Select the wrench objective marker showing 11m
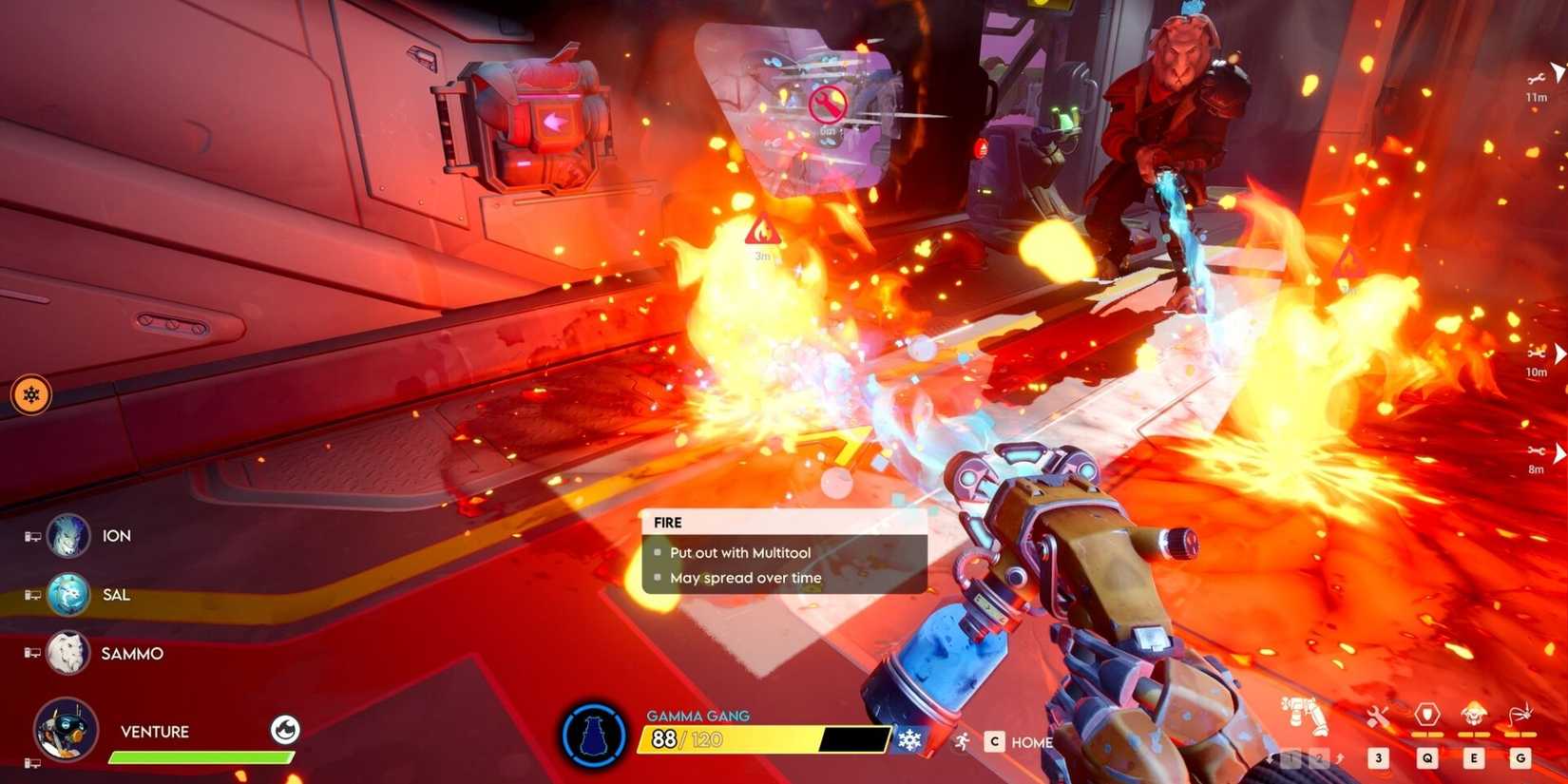1568x784 pixels. [1538, 81]
